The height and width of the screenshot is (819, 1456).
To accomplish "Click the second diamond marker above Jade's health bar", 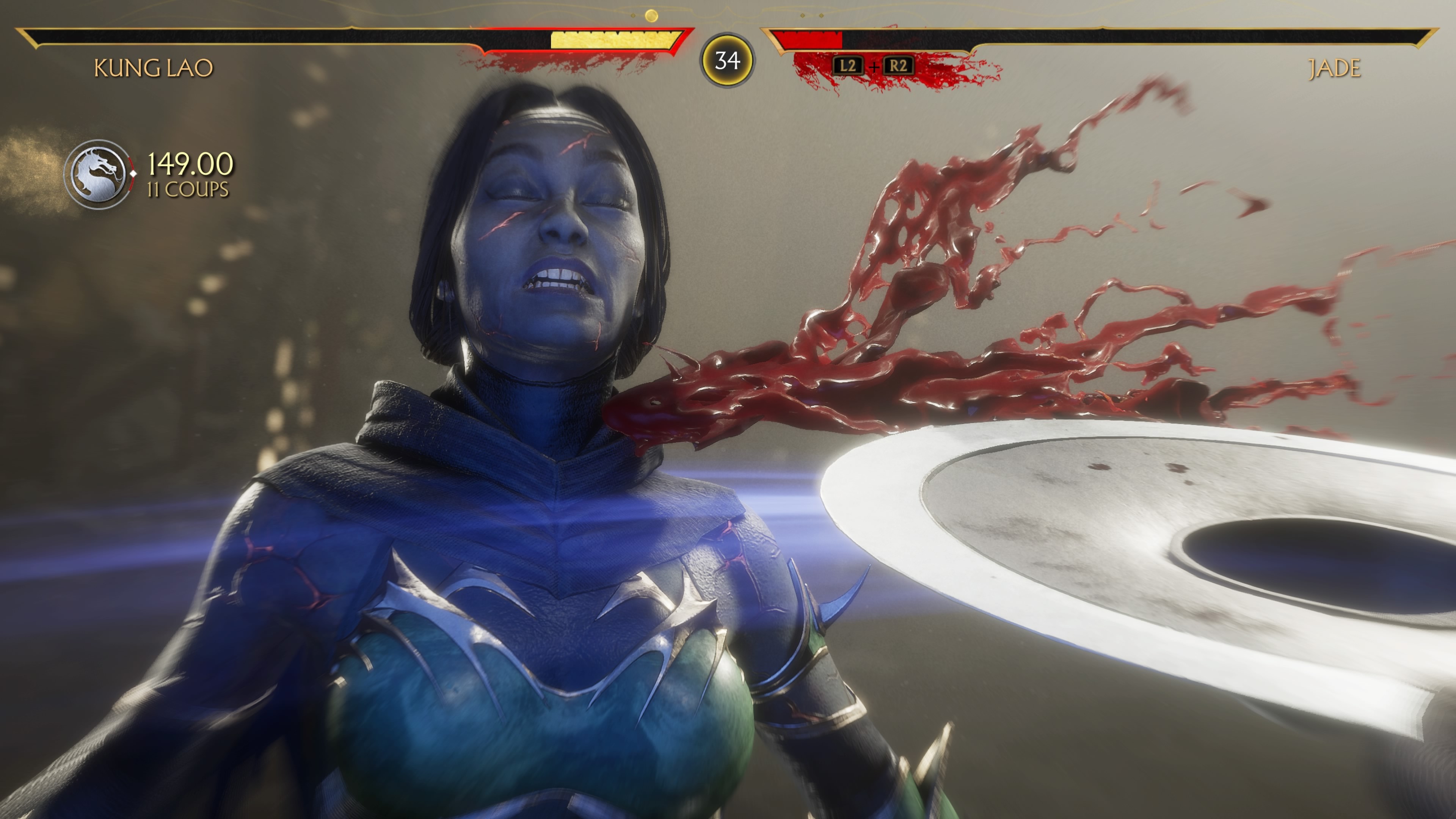I will (x=821, y=15).
